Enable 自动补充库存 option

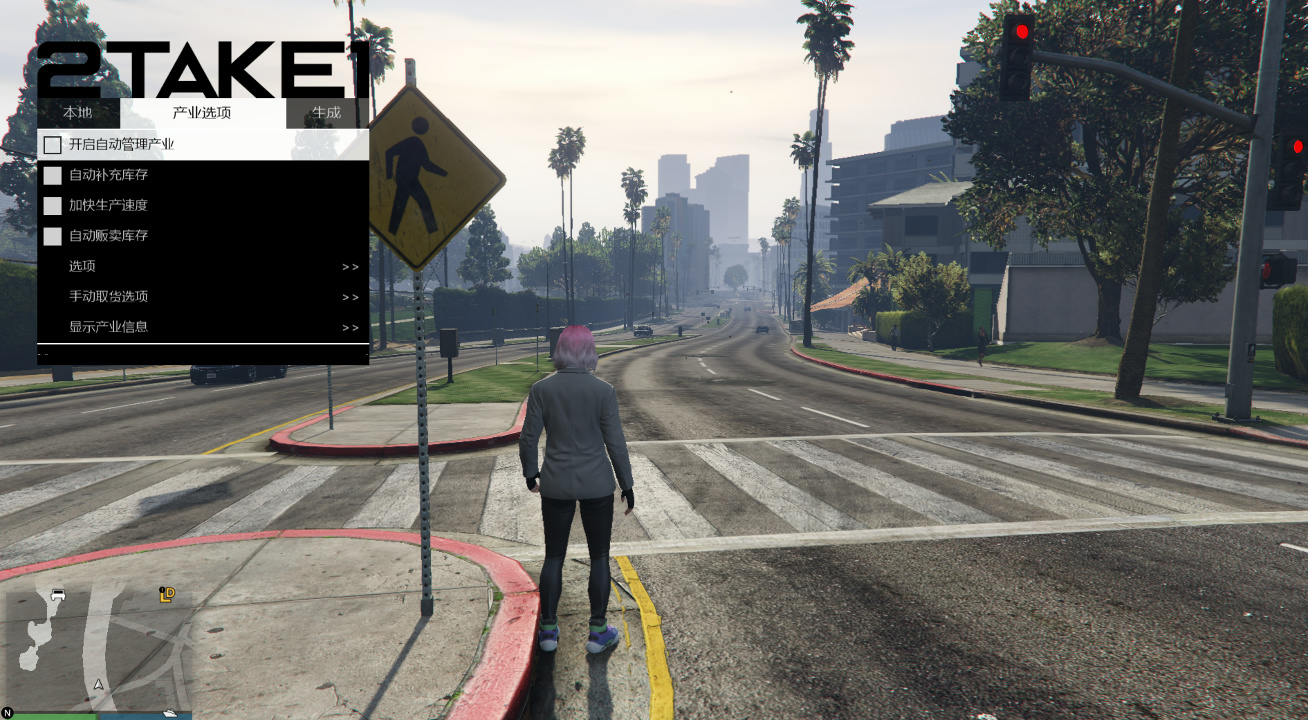53,176
